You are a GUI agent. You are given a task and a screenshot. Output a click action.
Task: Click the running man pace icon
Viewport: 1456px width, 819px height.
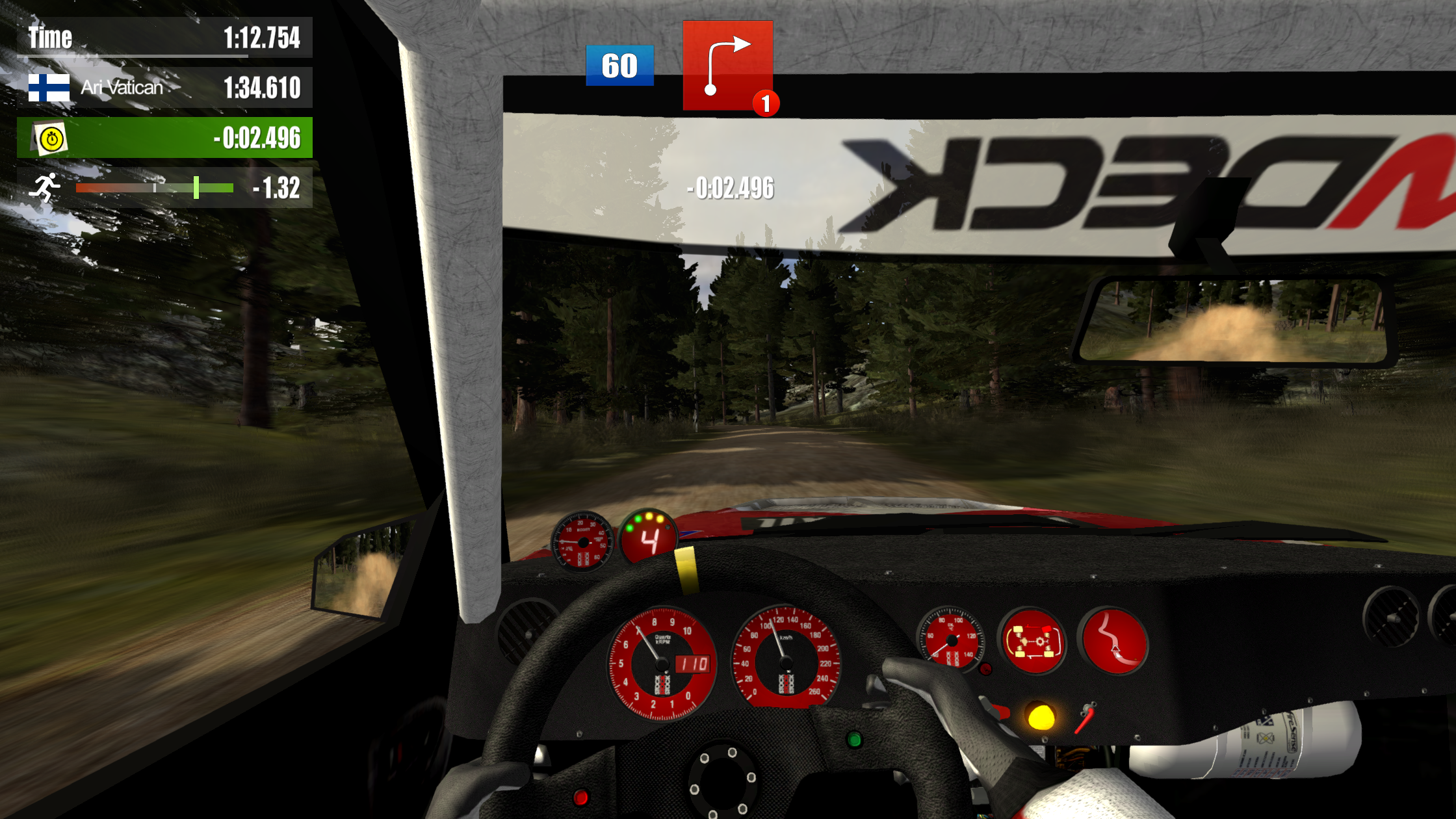45,188
